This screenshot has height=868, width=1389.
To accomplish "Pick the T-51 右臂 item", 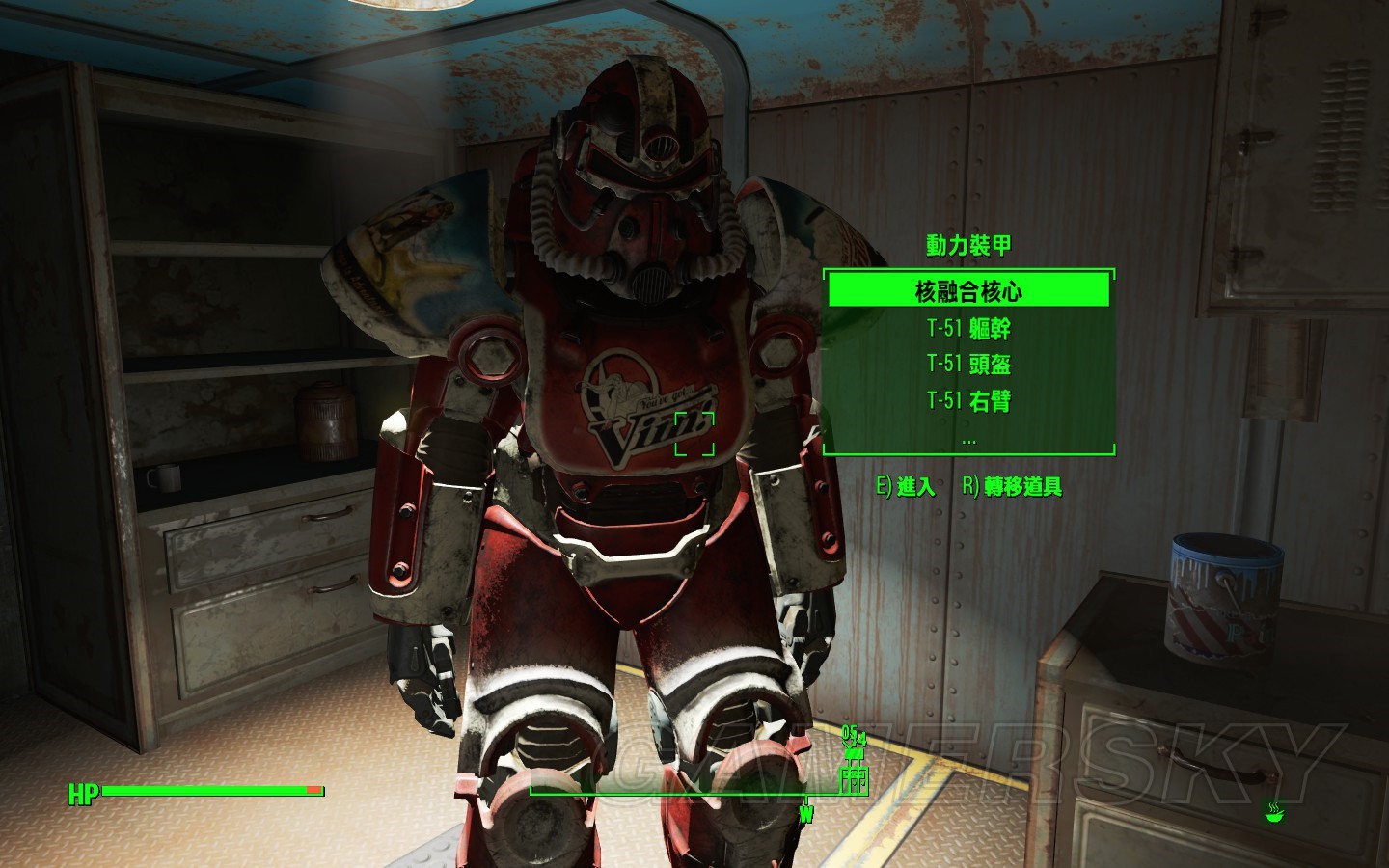I will click(x=968, y=400).
